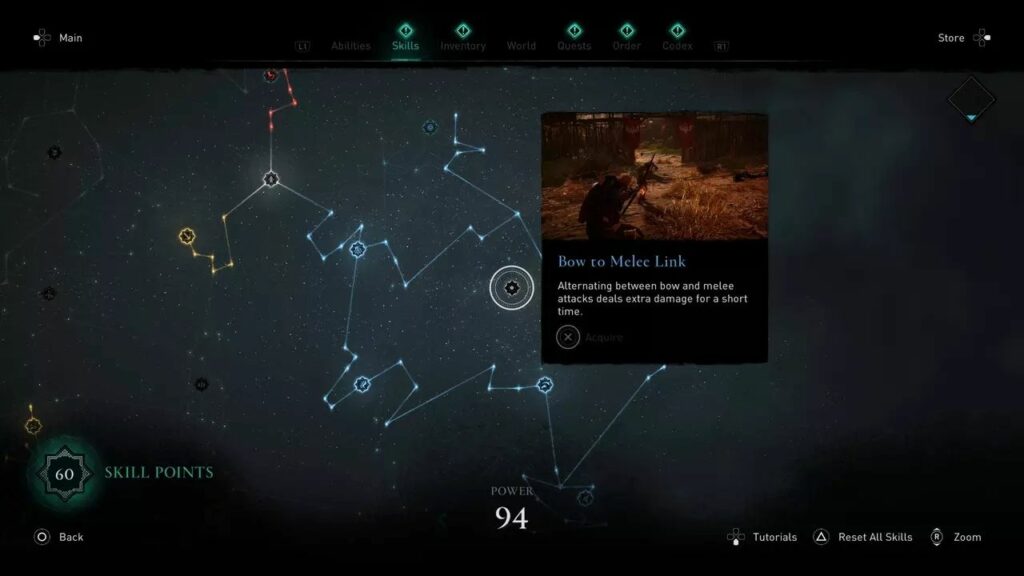The height and width of the screenshot is (576, 1024).
Task: Open the Quests tab
Action: coord(574,46)
